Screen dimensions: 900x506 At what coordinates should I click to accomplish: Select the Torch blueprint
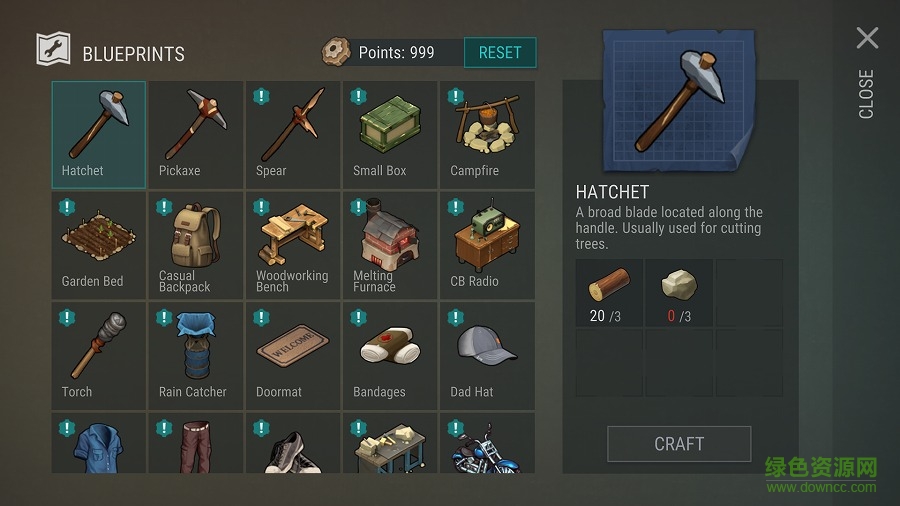pyautogui.click(x=98, y=355)
